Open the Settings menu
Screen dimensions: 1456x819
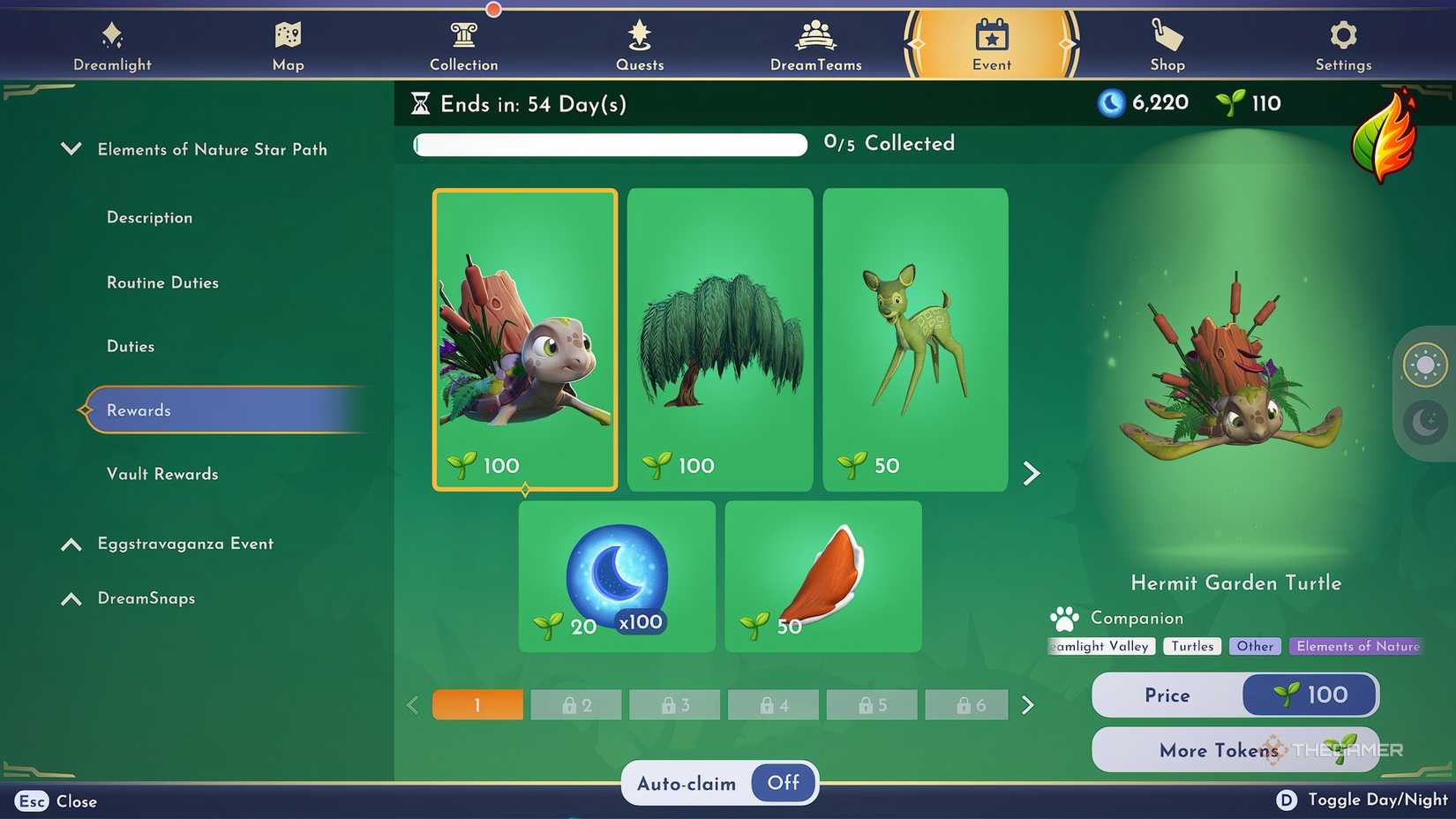(1343, 42)
